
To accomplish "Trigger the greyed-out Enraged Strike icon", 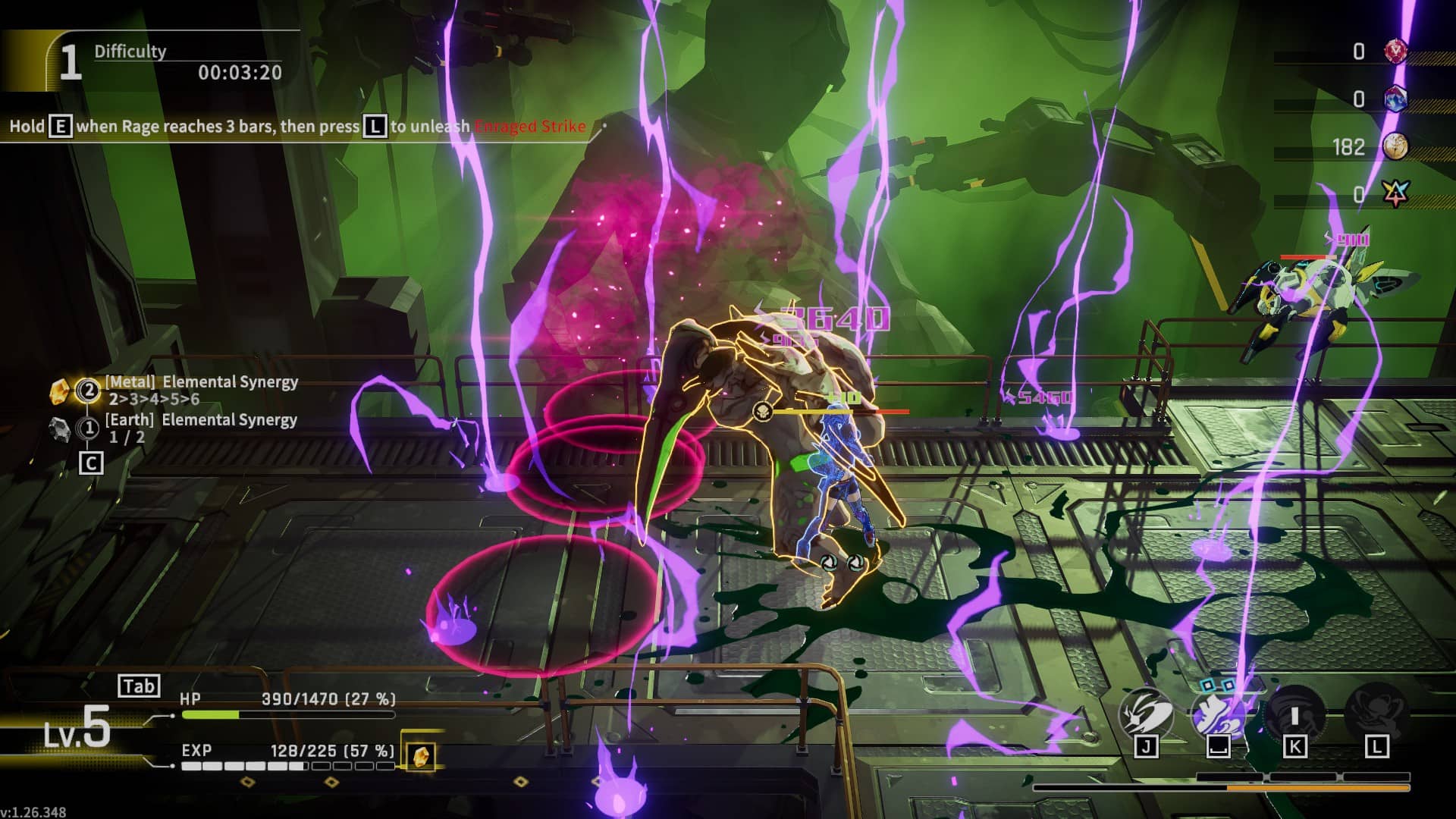I will [1376, 714].
